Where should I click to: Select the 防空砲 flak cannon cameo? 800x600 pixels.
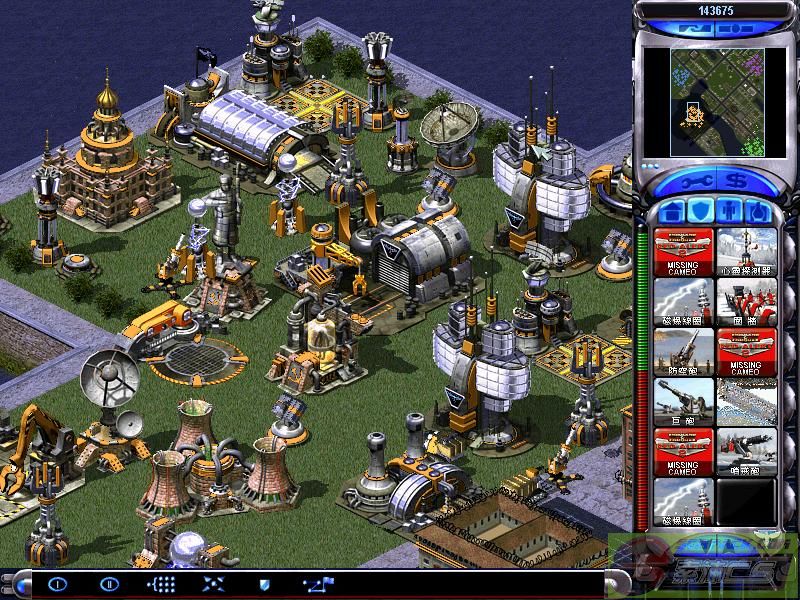(x=684, y=351)
